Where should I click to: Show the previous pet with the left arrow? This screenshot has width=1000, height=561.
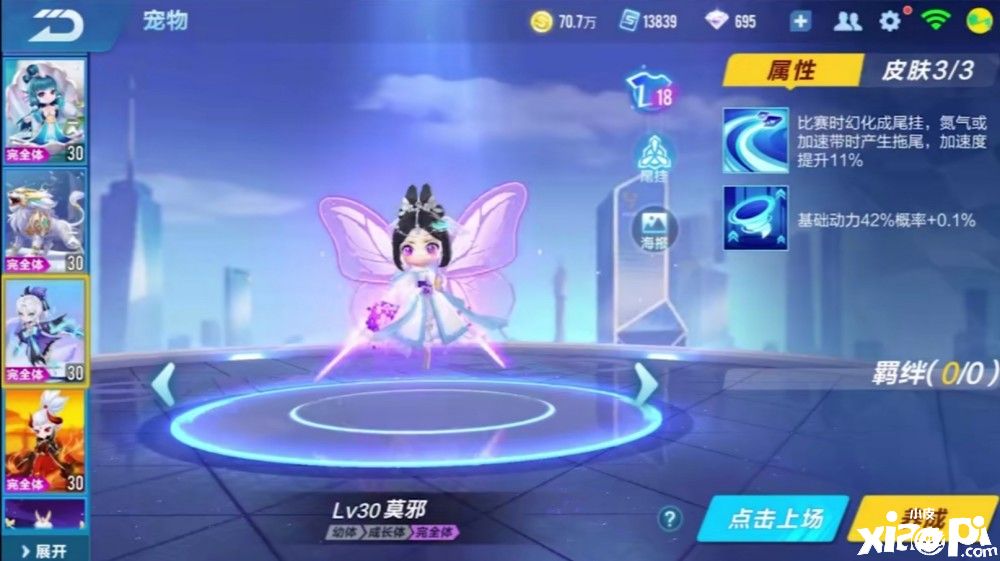click(x=164, y=384)
